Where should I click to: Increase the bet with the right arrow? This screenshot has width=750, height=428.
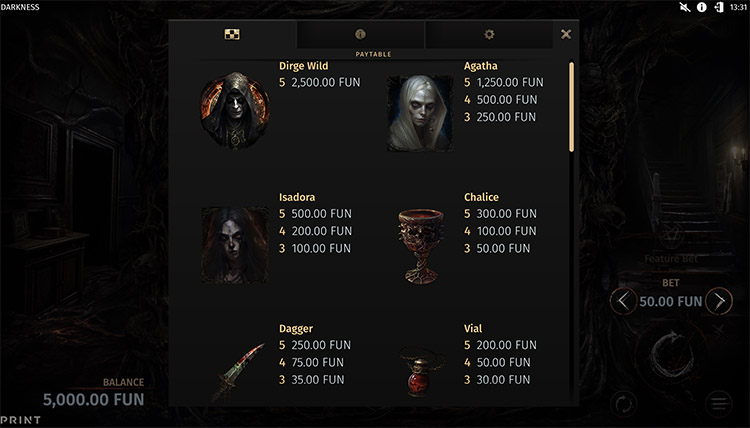[719, 301]
